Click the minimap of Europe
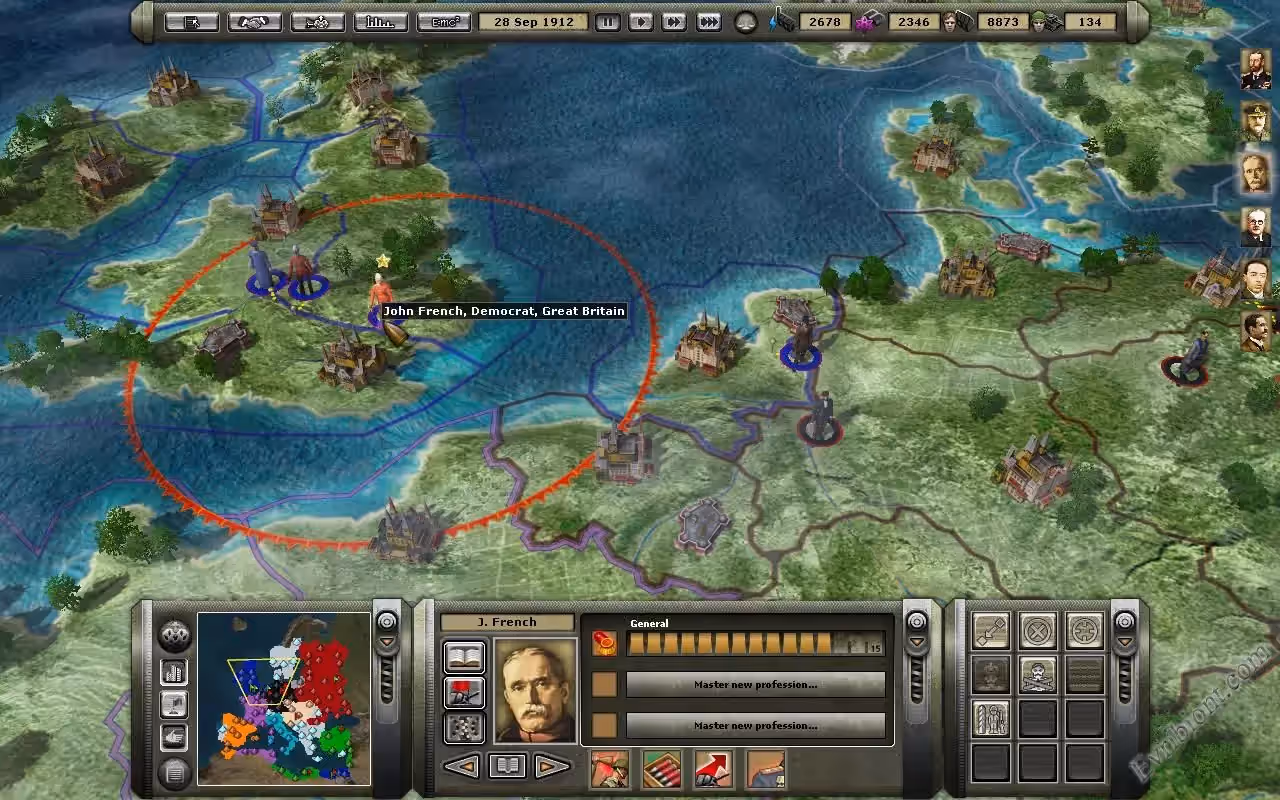 point(284,698)
